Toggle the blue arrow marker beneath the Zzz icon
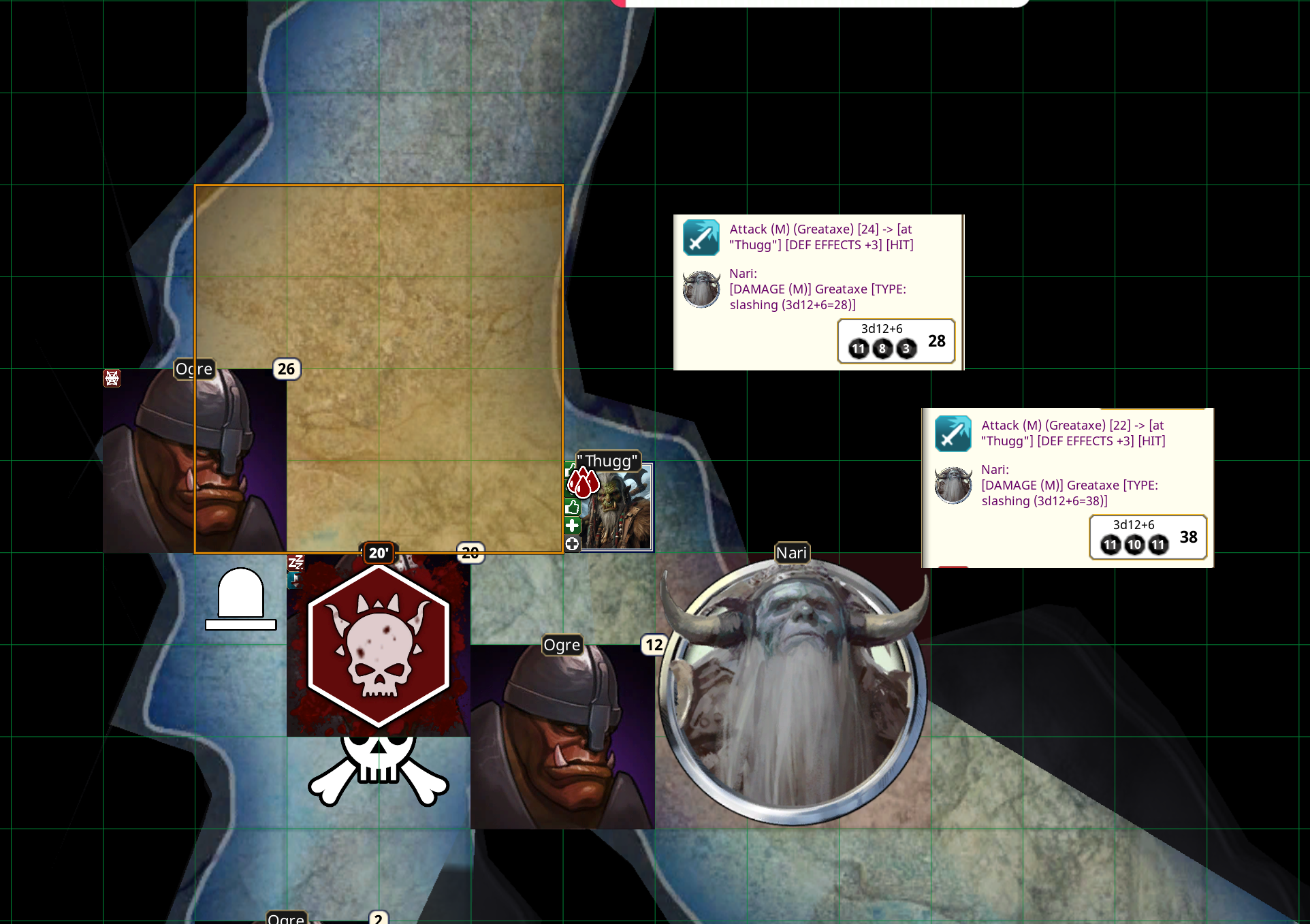This screenshot has width=1310, height=924. [x=295, y=580]
